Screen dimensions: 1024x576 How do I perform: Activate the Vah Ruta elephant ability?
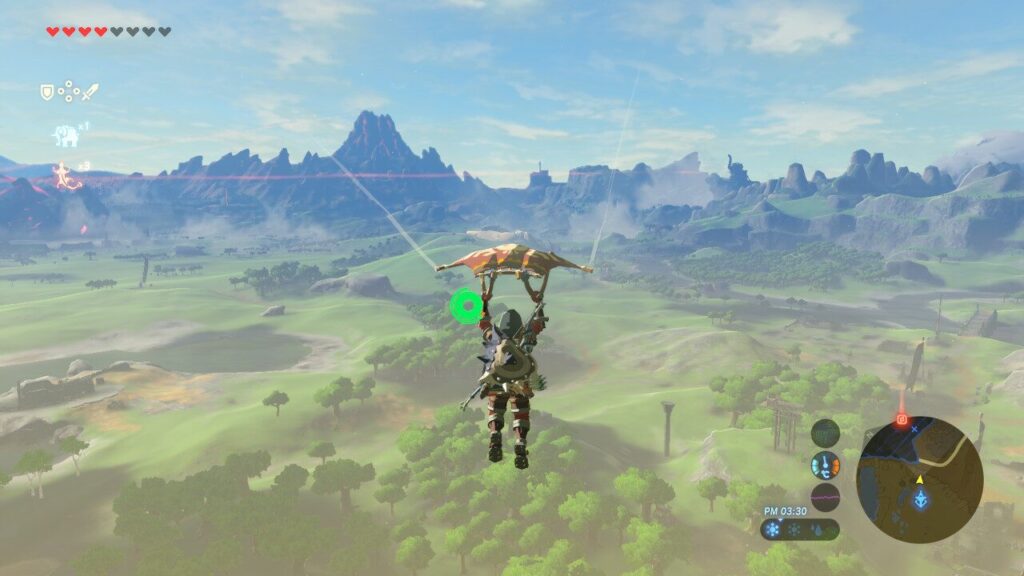point(65,134)
